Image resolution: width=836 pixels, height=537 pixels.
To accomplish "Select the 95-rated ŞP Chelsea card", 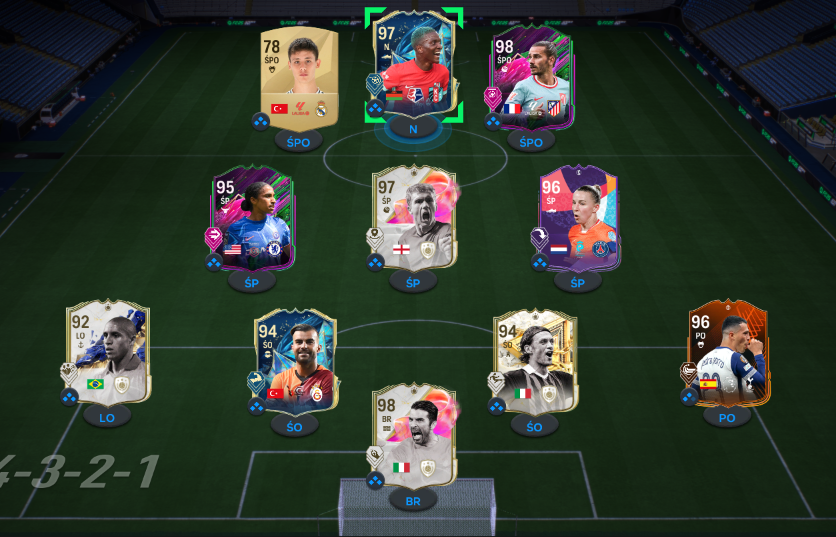I will (x=251, y=218).
